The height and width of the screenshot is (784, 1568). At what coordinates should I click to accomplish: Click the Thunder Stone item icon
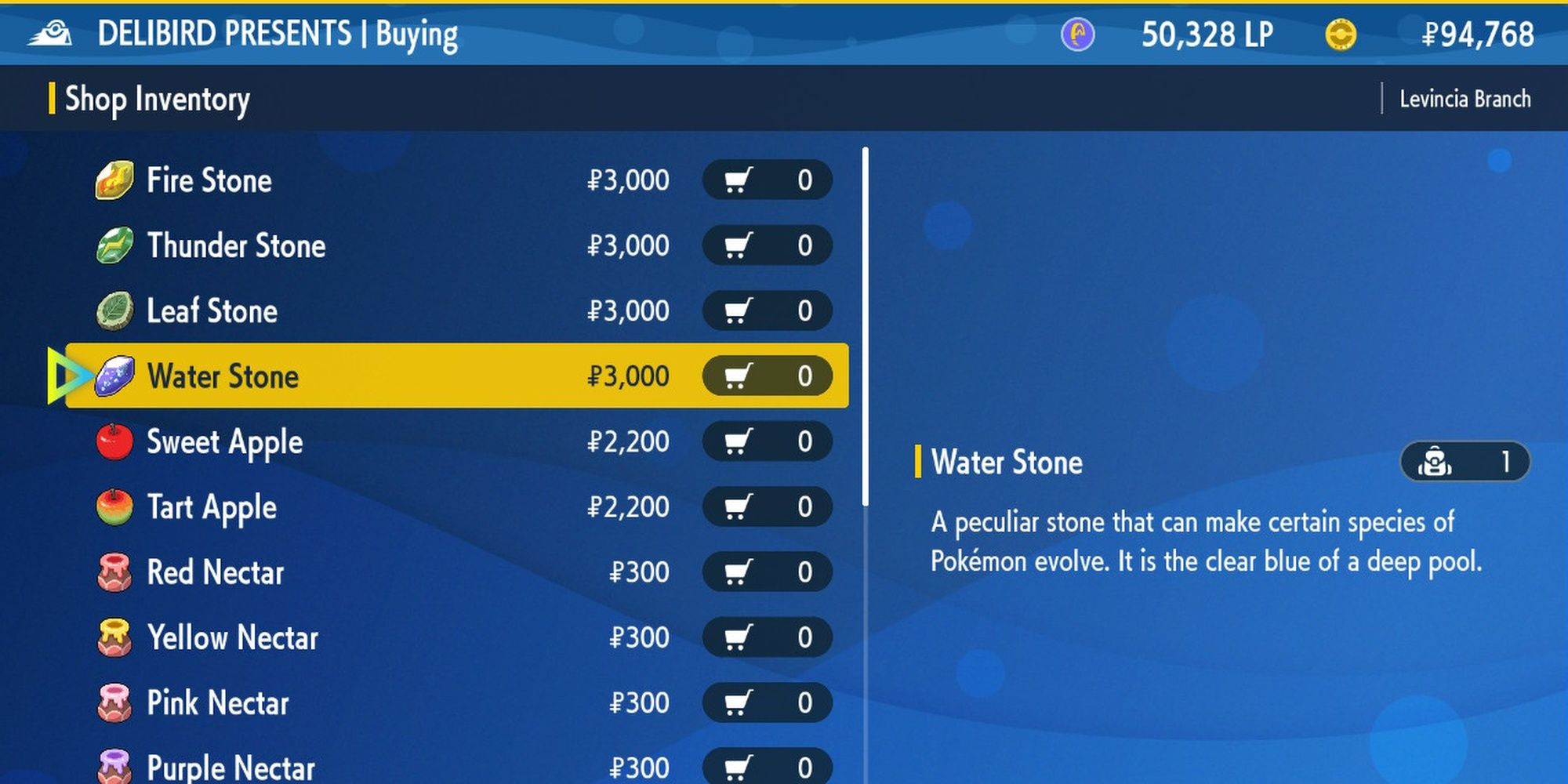pos(114,246)
